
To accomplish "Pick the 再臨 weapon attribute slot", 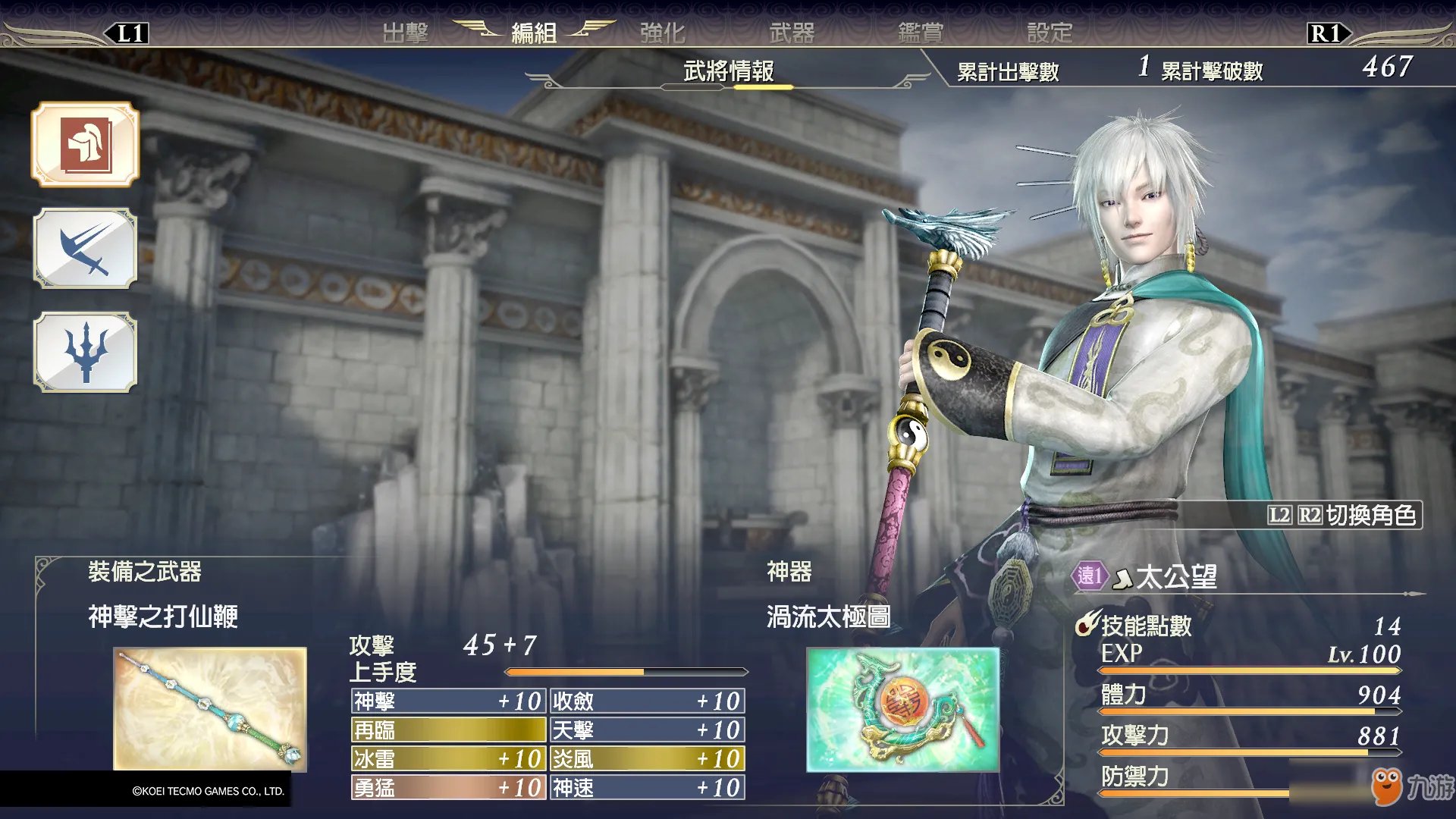I will click(448, 730).
